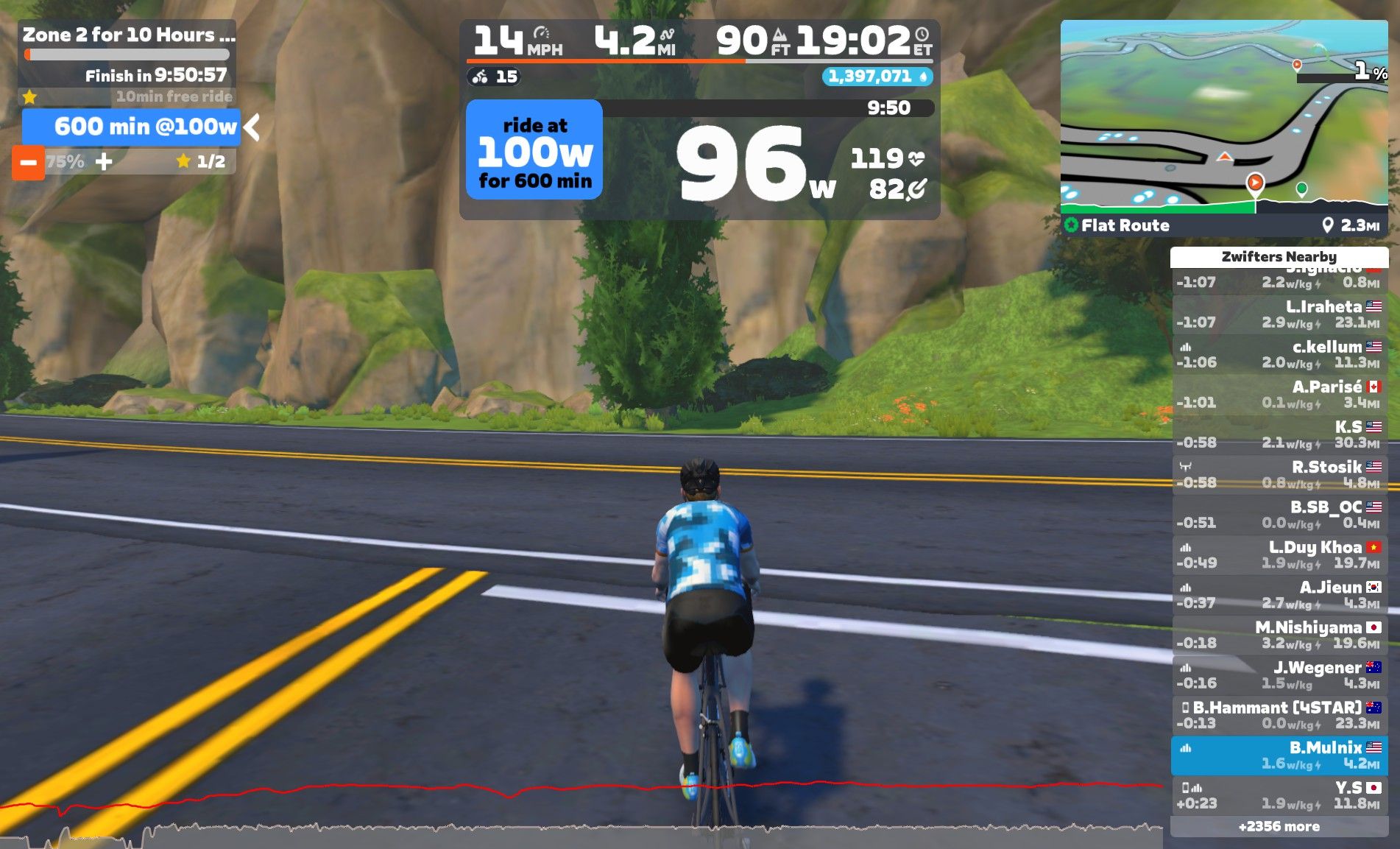Select rider L.Iraheta in nearby list

tap(1279, 314)
